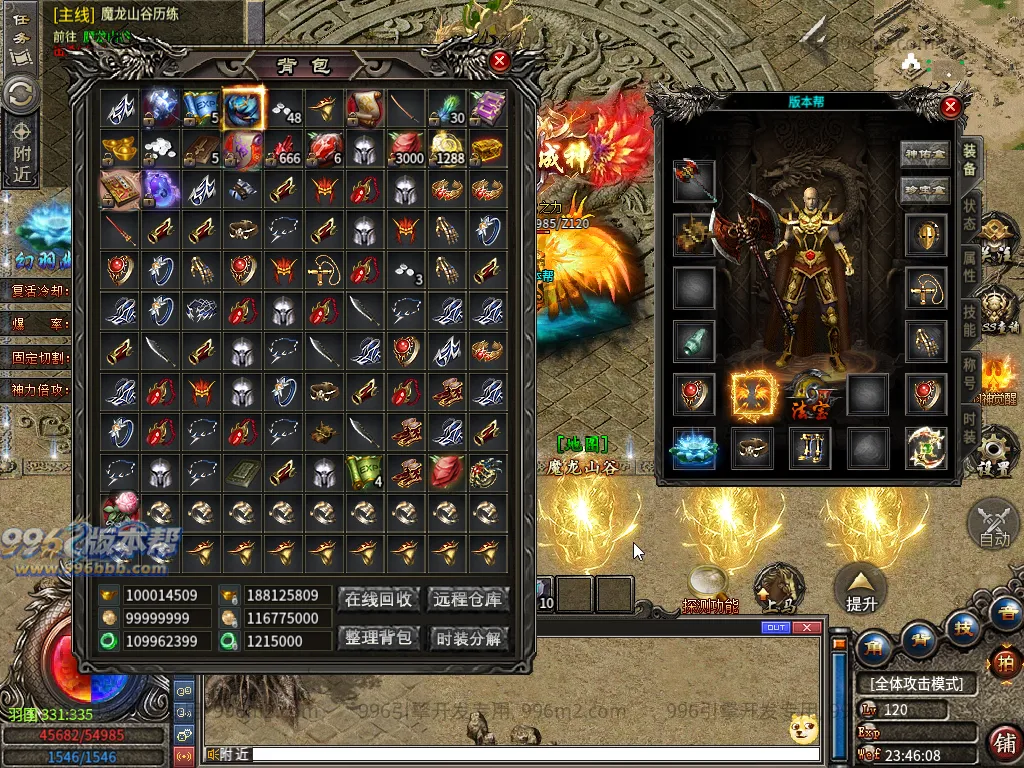The image size is (1024, 768).
Task: Close the character equipment panel
Action: click(950, 107)
